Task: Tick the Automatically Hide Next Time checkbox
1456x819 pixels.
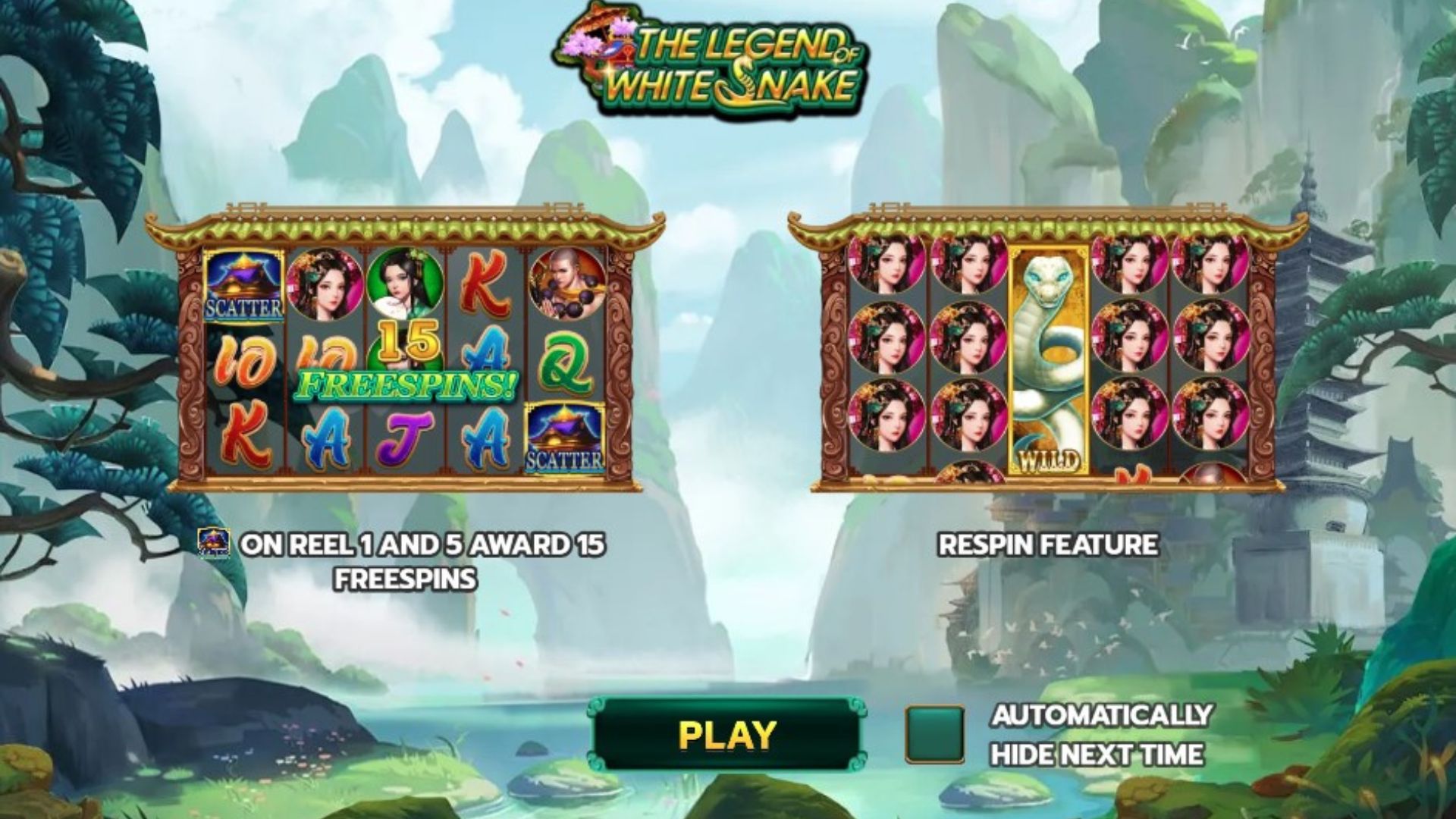Action: point(935,734)
